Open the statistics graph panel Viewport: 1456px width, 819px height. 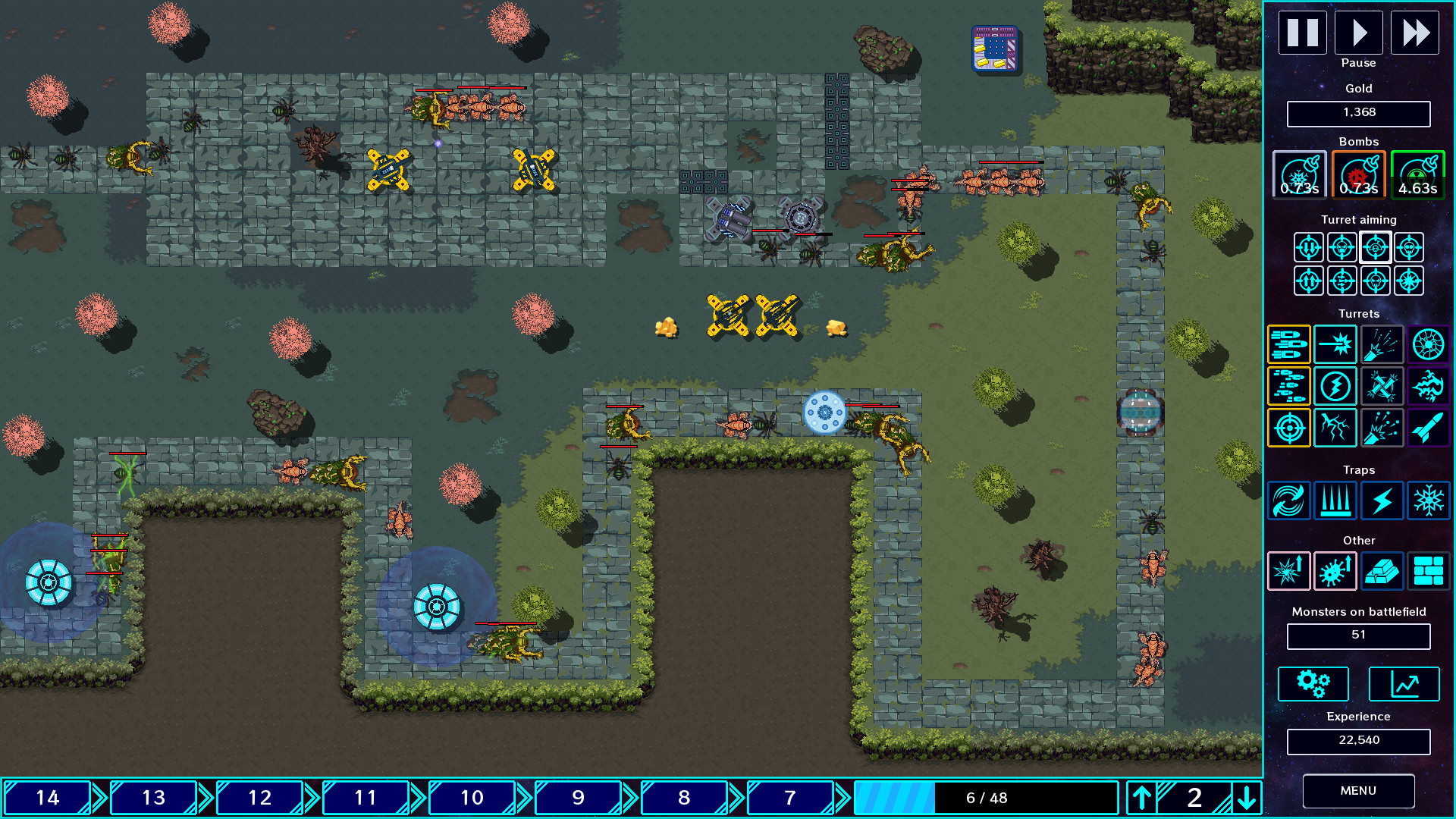pos(1404,683)
